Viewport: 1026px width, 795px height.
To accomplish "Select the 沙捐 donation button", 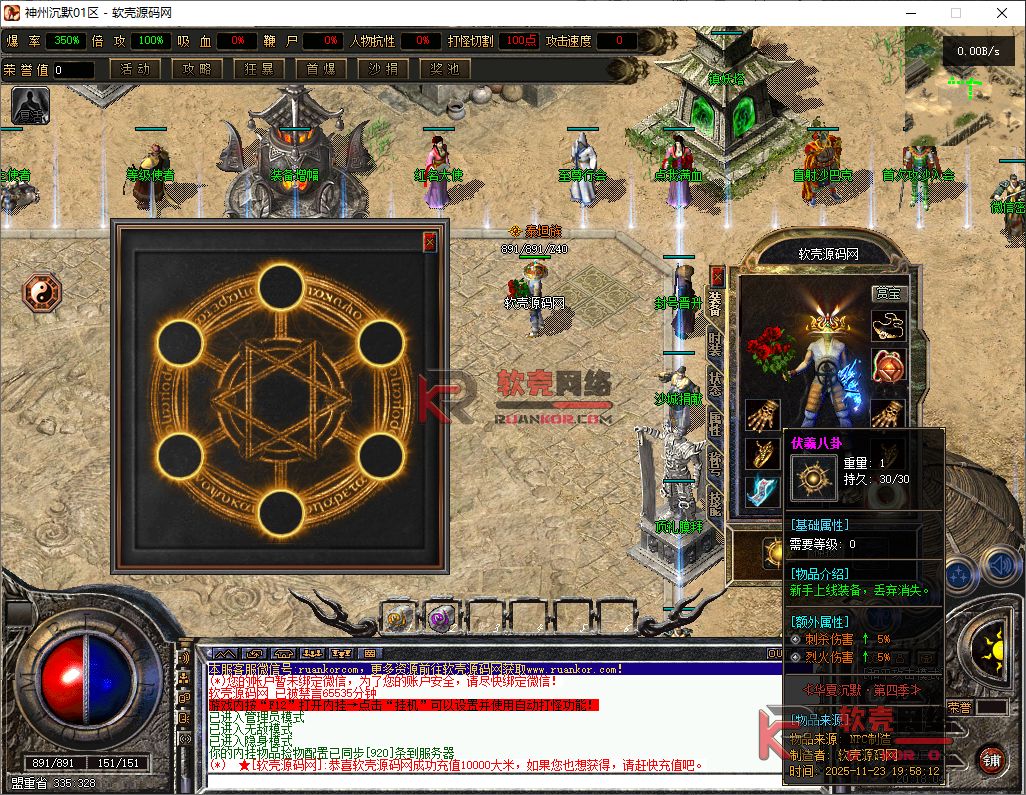I will (x=383, y=69).
